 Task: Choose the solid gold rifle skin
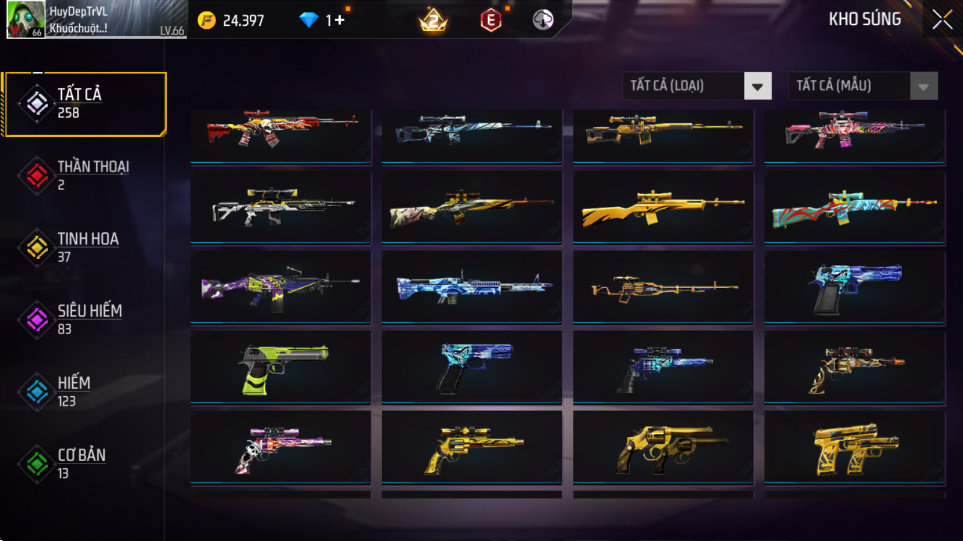click(663, 209)
